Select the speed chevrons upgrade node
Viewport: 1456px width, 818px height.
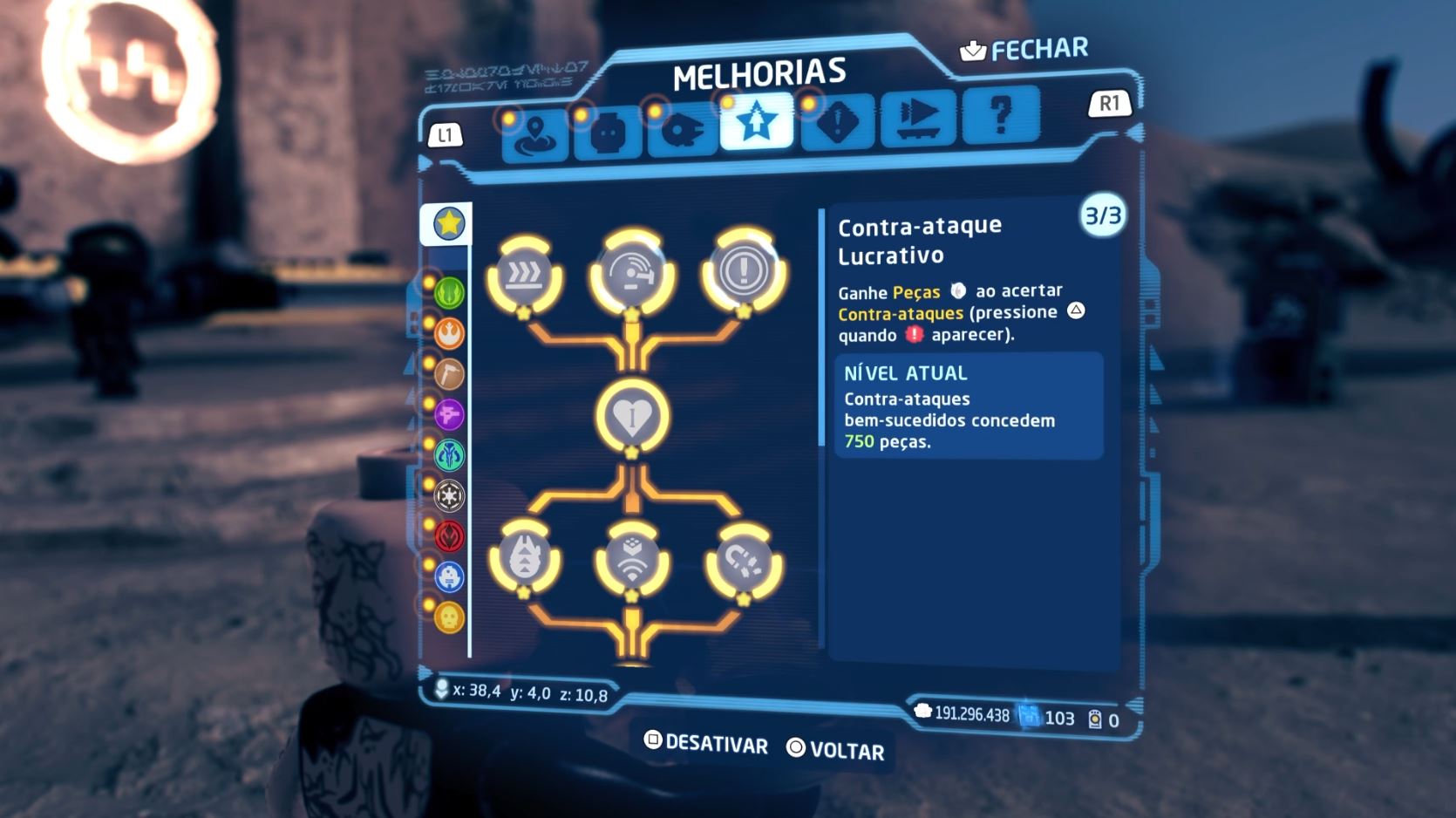(524, 276)
